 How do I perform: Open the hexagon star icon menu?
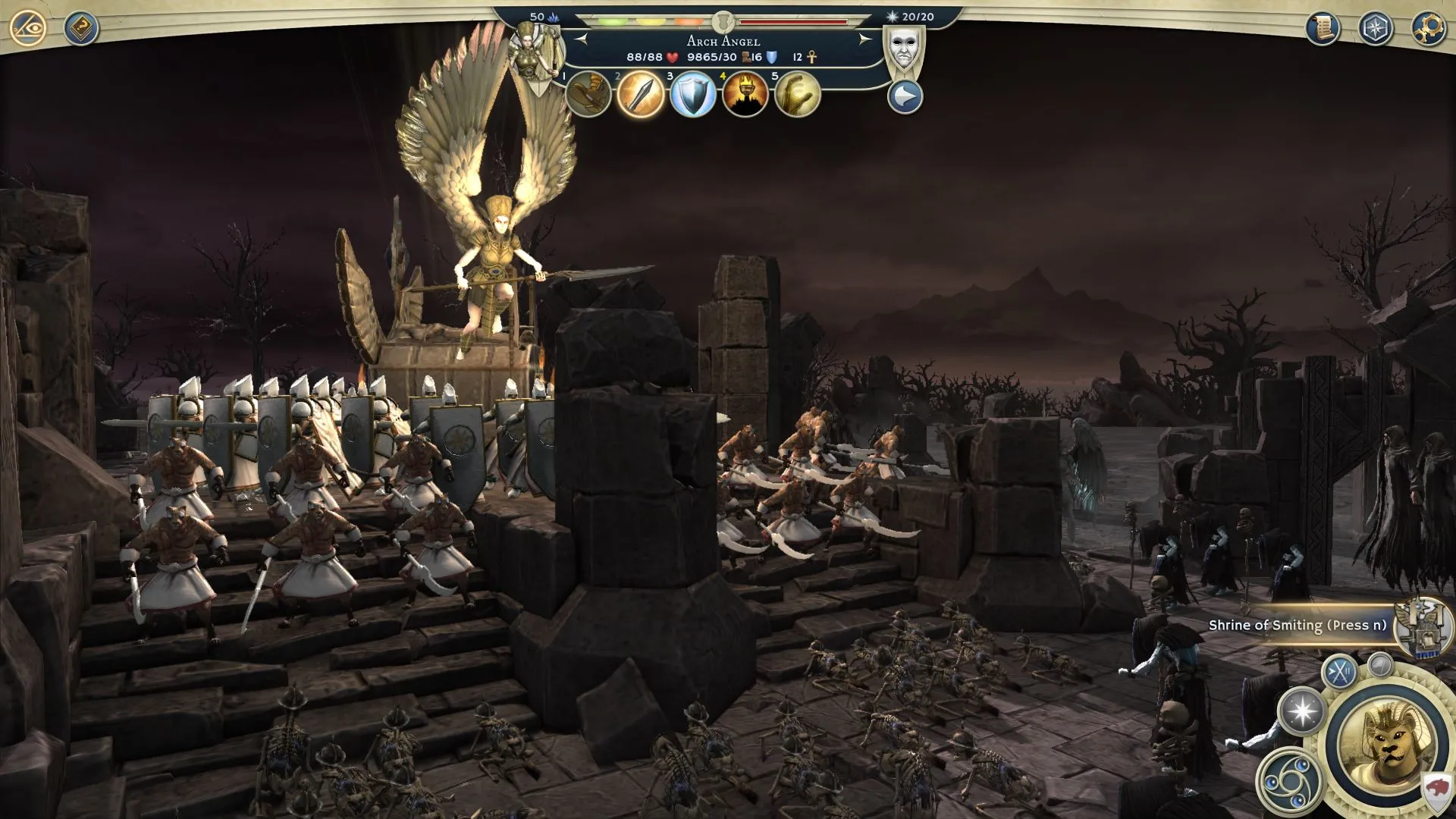tap(1375, 29)
